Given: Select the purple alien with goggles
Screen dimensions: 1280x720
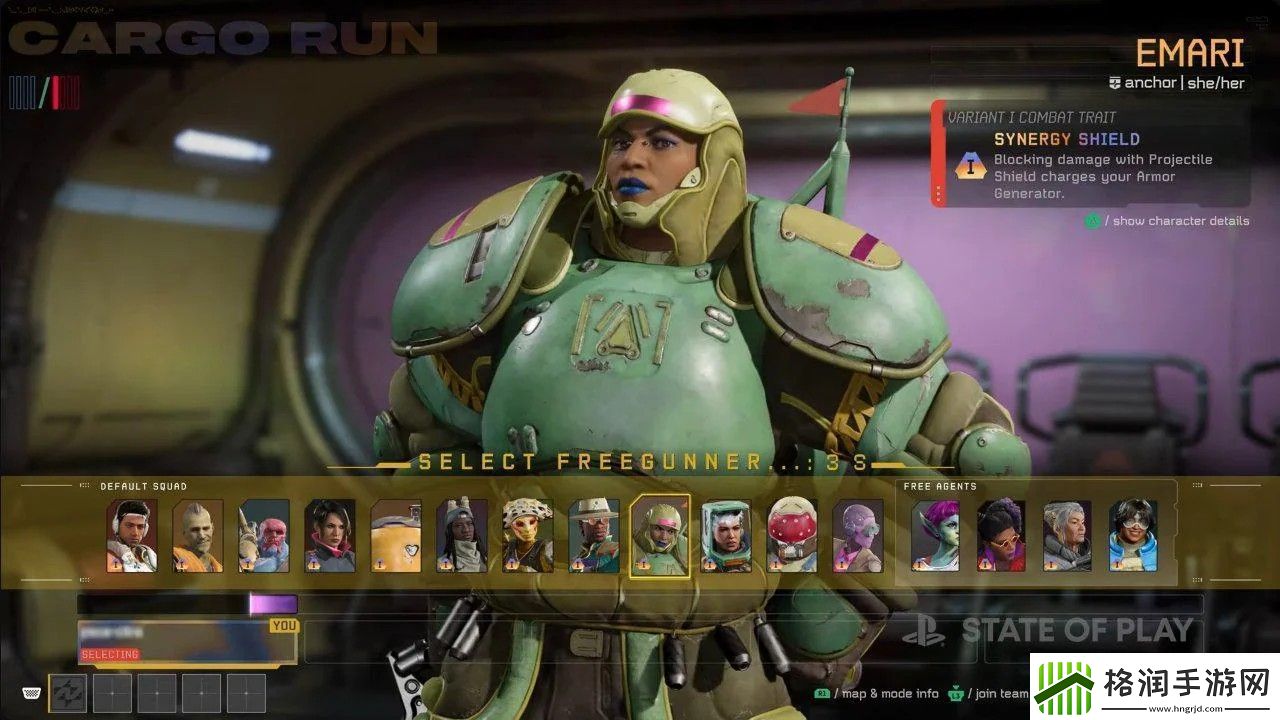Looking at the screenshot, I should pos(858,536).
